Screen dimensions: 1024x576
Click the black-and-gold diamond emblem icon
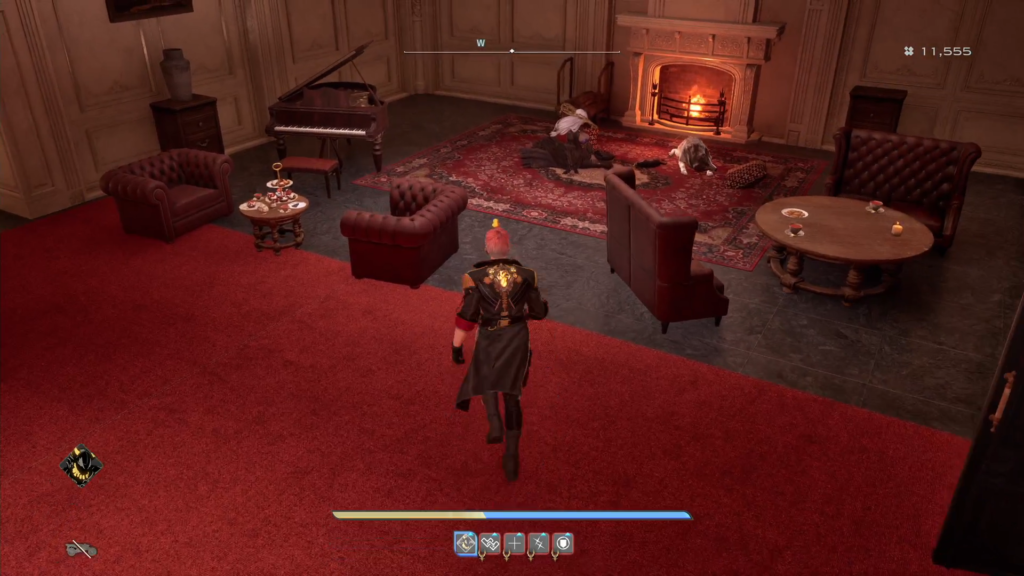81,465
